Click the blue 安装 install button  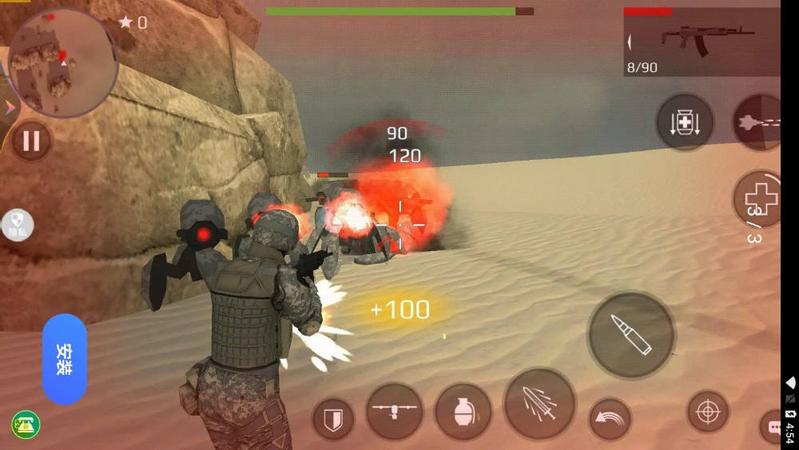(x=65, y=359)
